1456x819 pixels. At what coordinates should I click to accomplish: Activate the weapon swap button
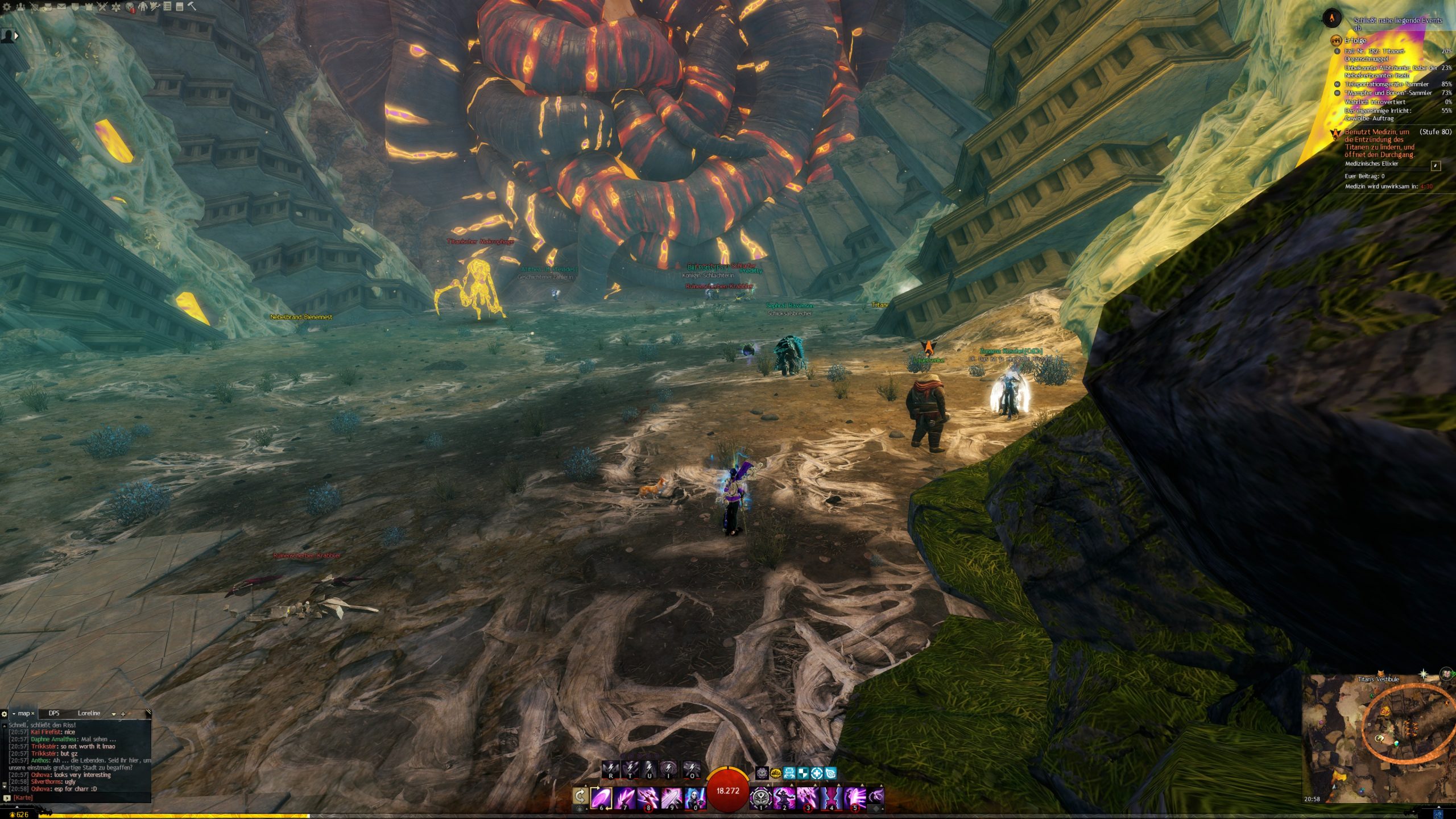[580, 796]
